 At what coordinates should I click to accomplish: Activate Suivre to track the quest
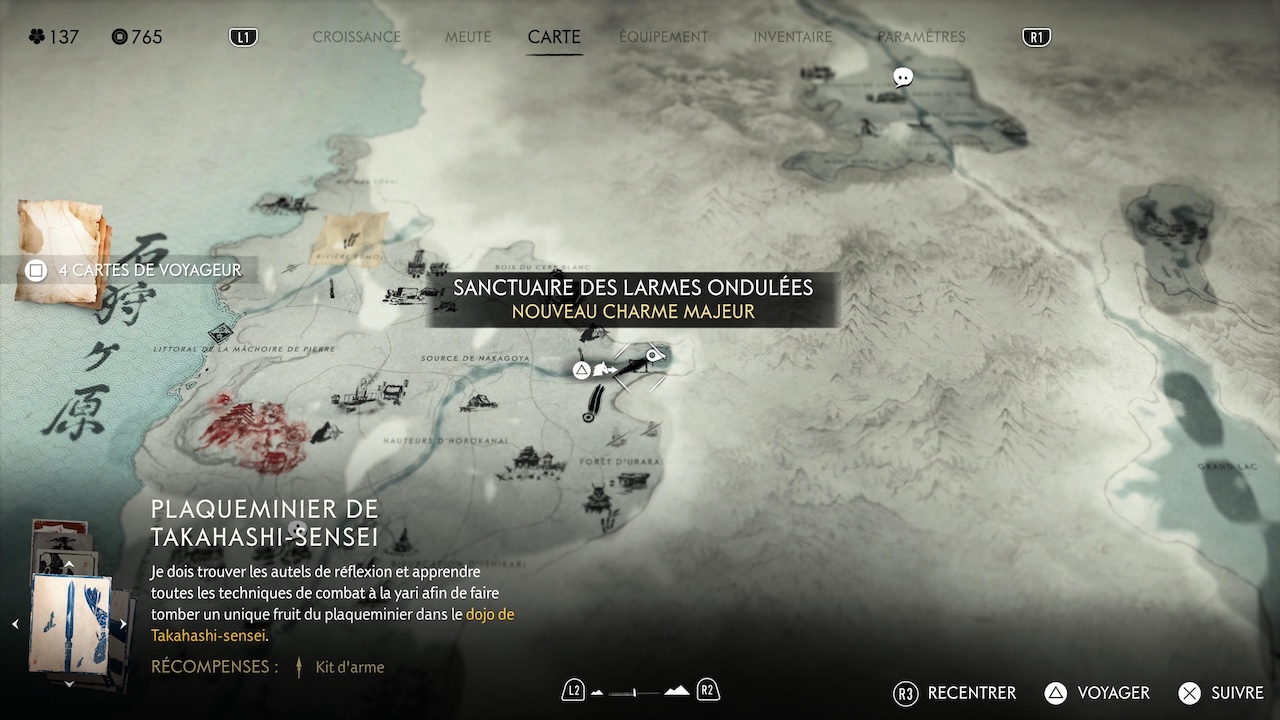tap(1220, 693)
